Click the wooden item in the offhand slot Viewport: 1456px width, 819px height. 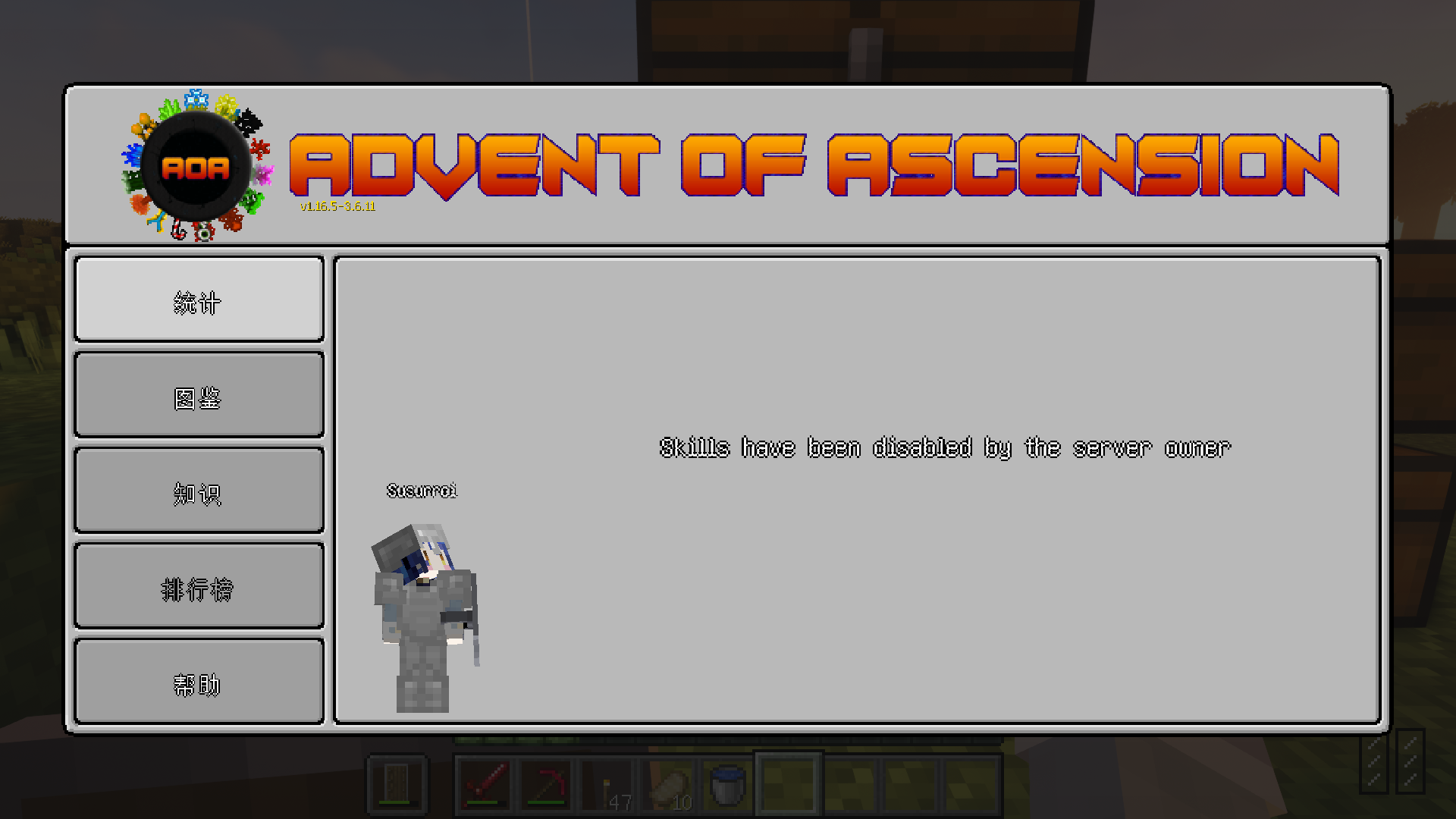pos(396,783)
